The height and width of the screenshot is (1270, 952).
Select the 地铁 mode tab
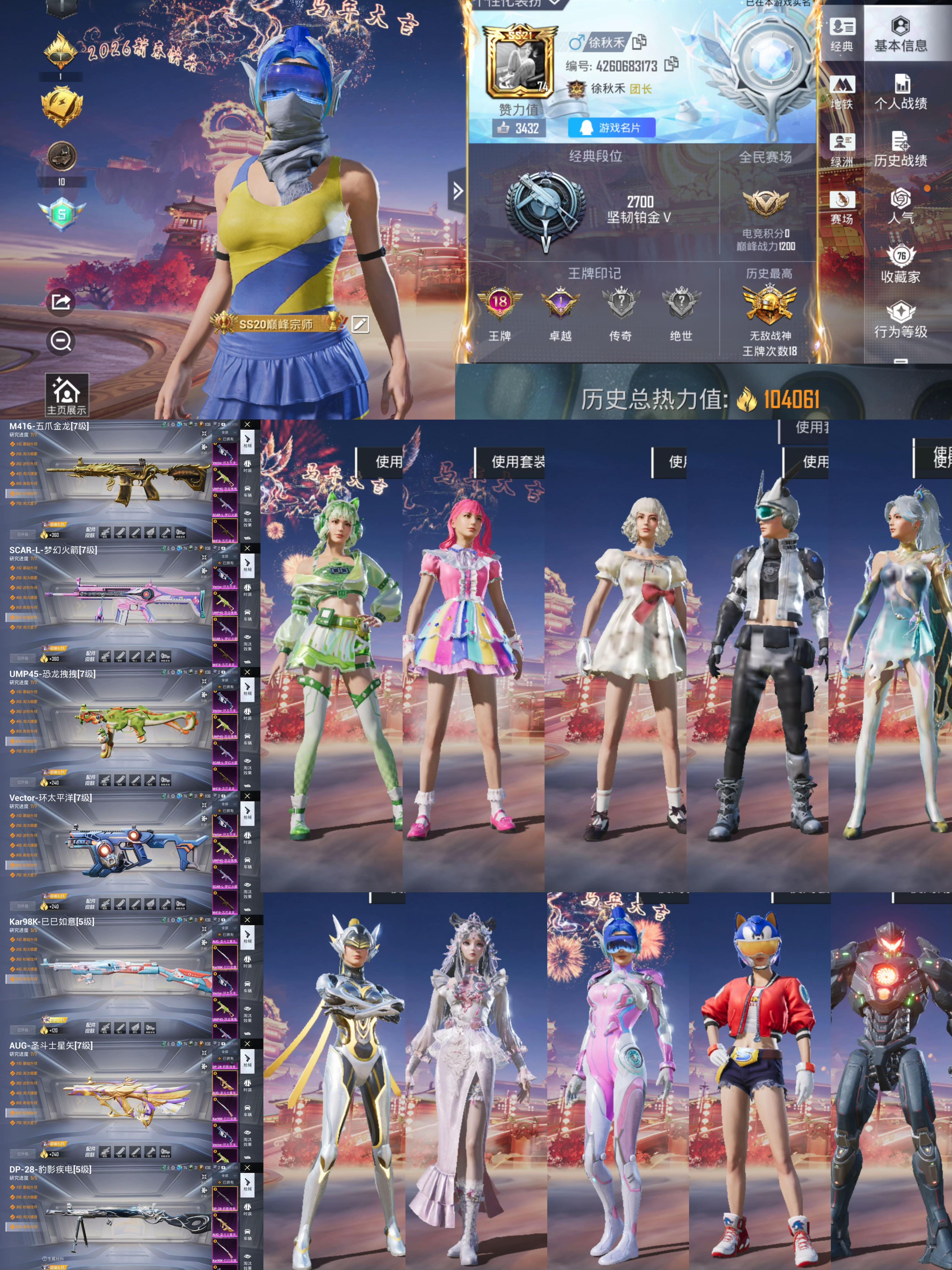[x=841, y=92]
